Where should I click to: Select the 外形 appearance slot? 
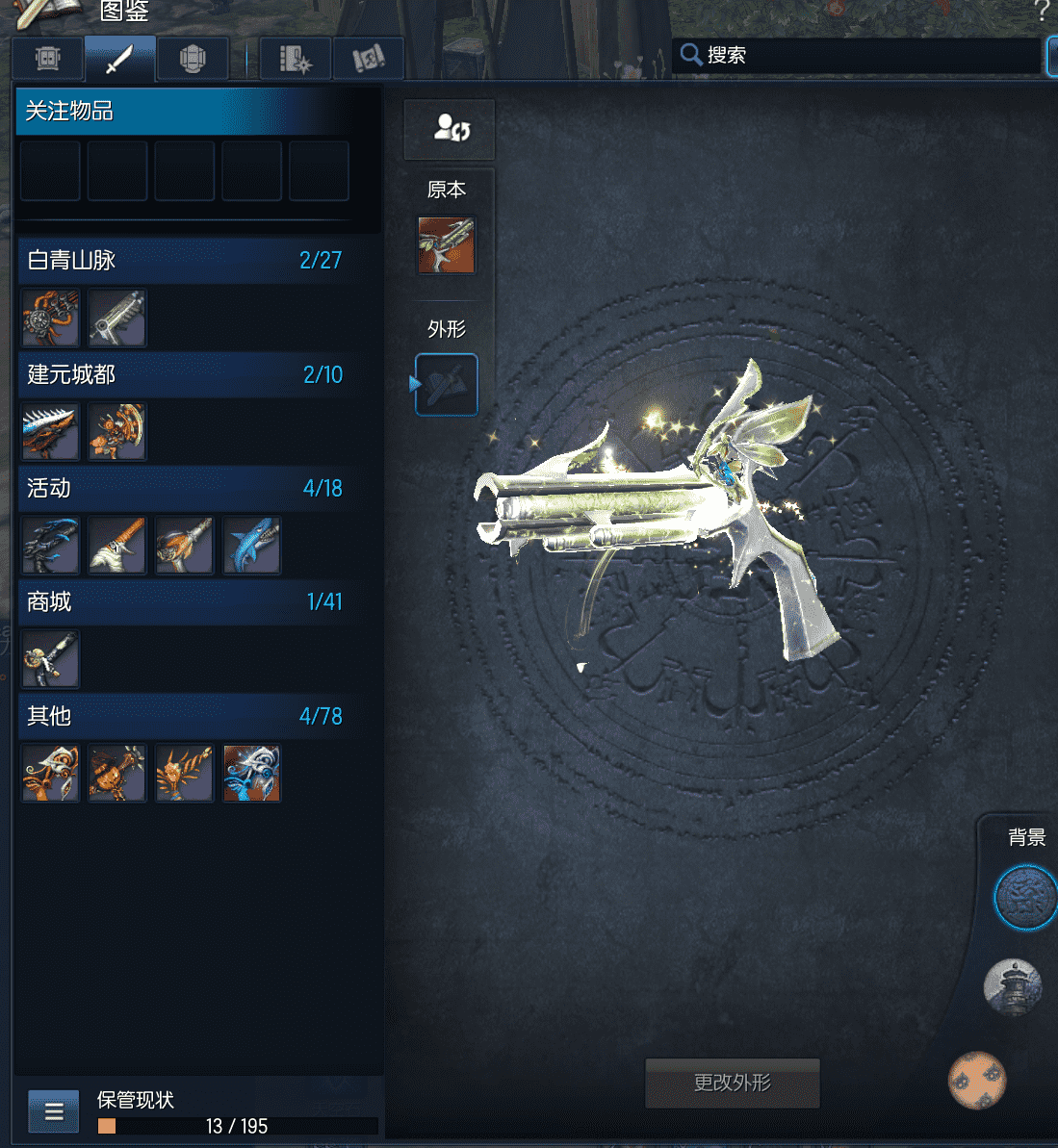pyautogui.click(x=446, y=385)
